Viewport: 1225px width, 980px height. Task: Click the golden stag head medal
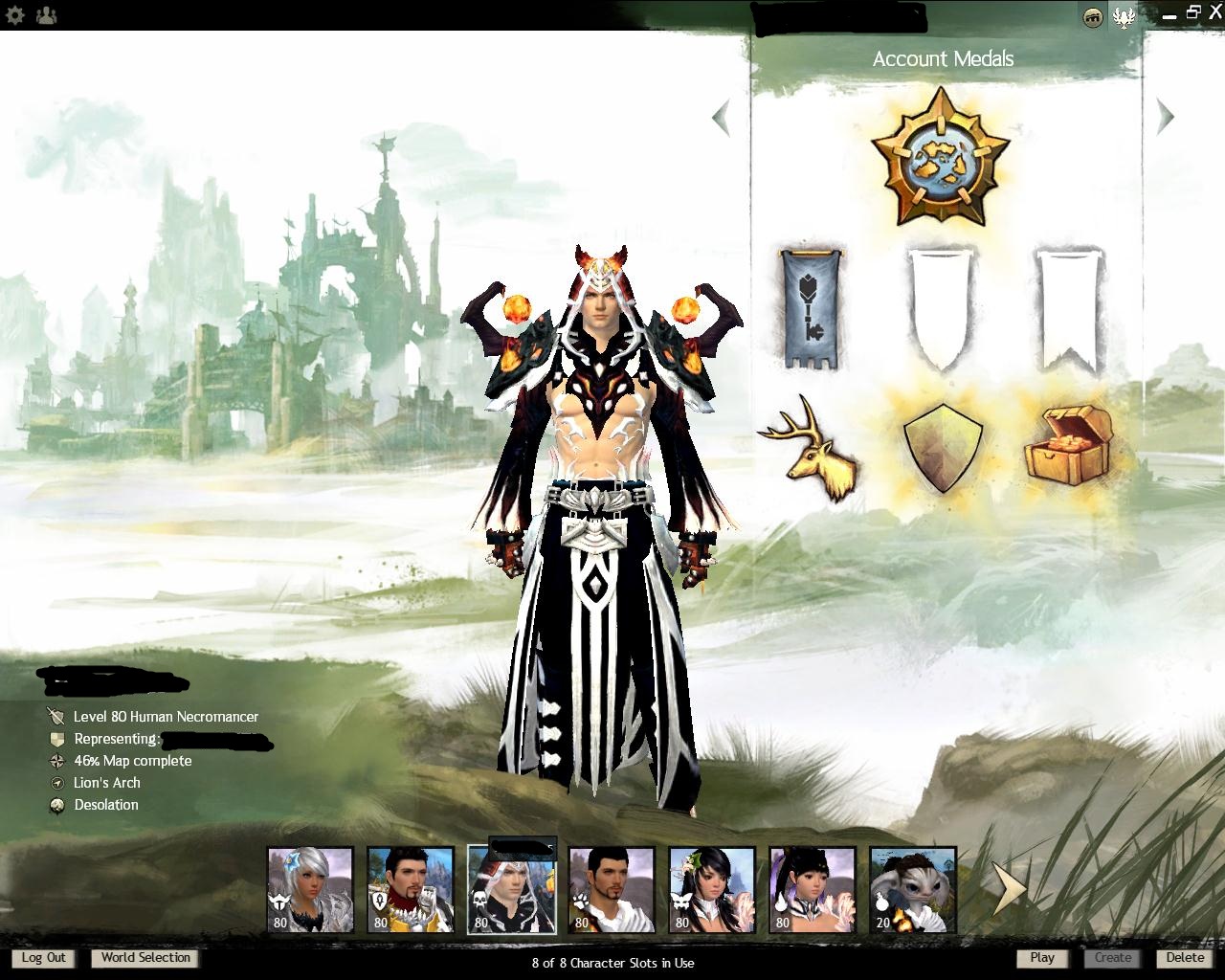810,449
